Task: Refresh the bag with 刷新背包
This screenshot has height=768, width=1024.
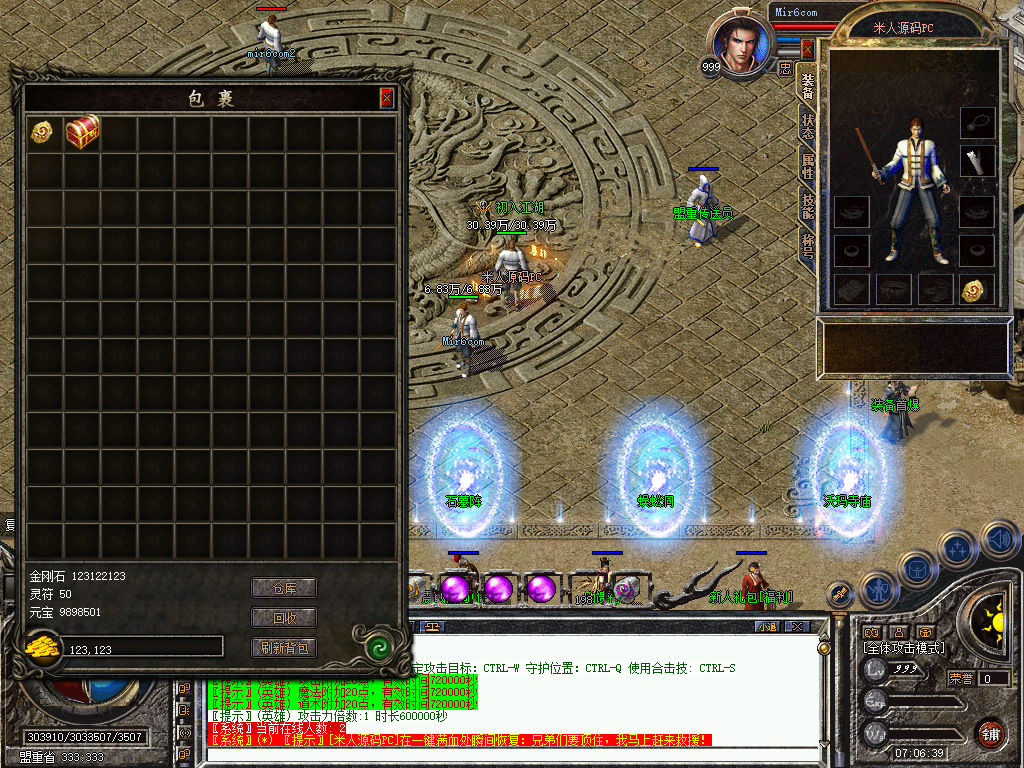Action: (x=283, y=648)
